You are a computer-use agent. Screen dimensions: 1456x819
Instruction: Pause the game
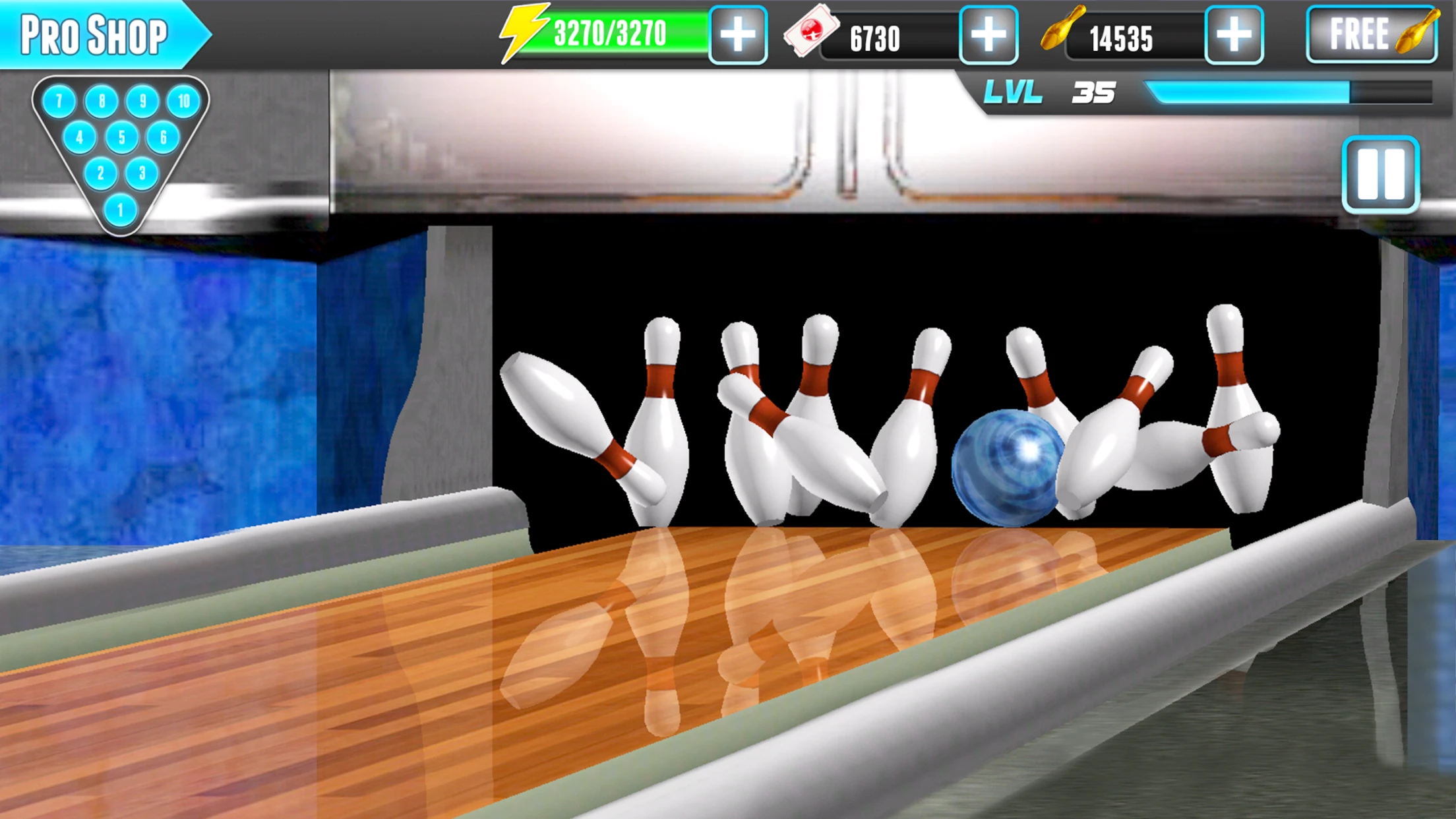(x=1380, y=175)
